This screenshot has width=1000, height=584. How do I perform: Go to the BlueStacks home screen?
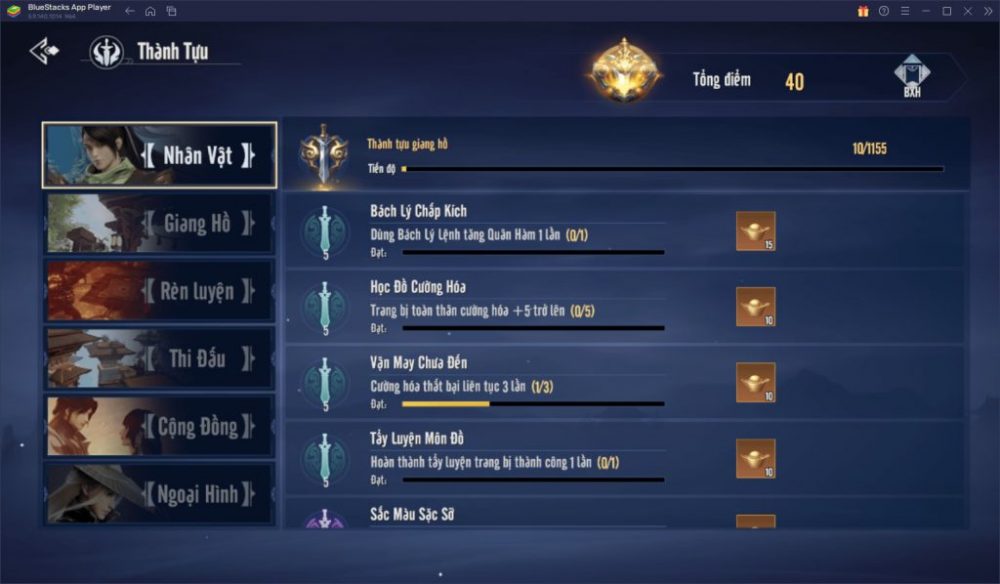pyautogui.click(x=150, y=11)
